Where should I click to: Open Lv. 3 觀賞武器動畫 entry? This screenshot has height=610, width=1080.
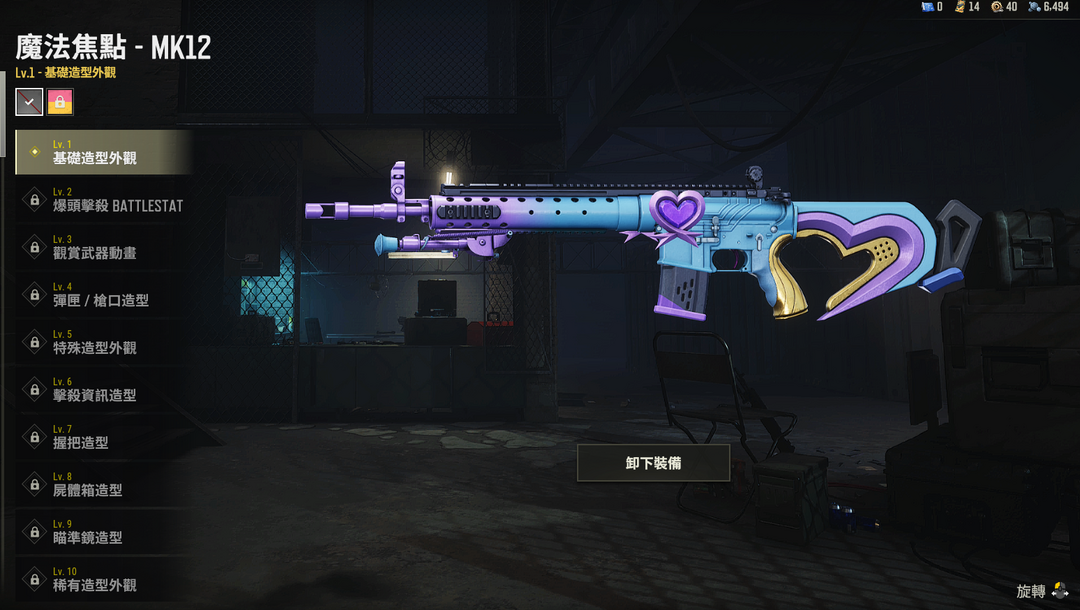point(103,247)
